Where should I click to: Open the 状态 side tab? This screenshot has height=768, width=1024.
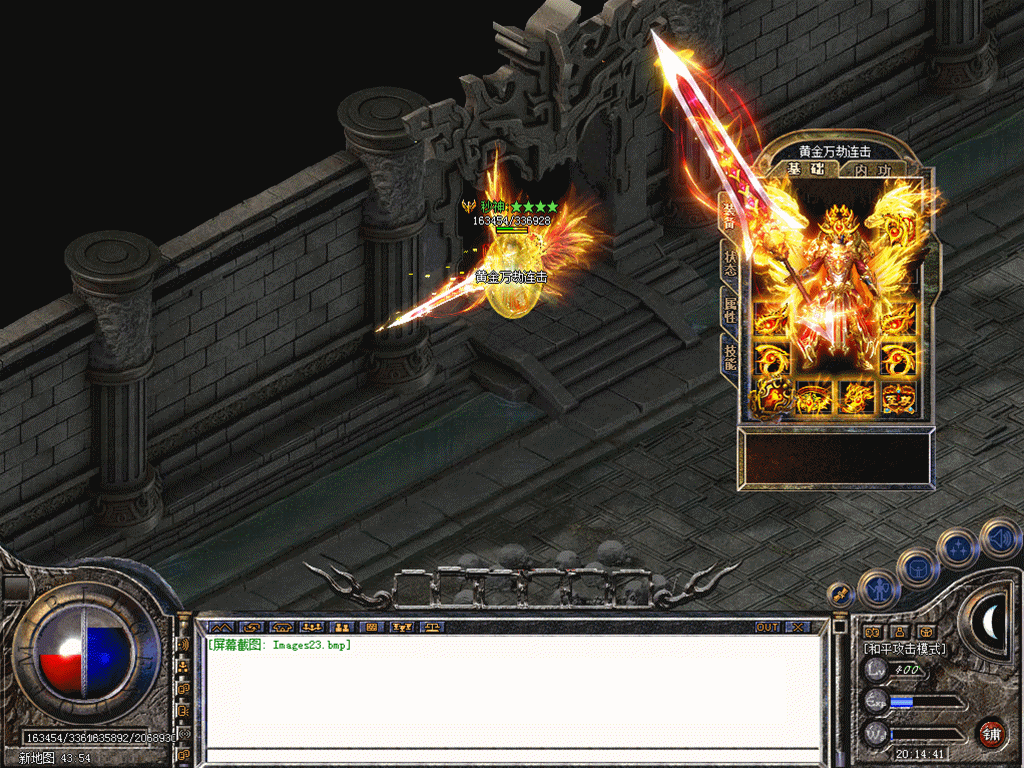coord(729,262)
